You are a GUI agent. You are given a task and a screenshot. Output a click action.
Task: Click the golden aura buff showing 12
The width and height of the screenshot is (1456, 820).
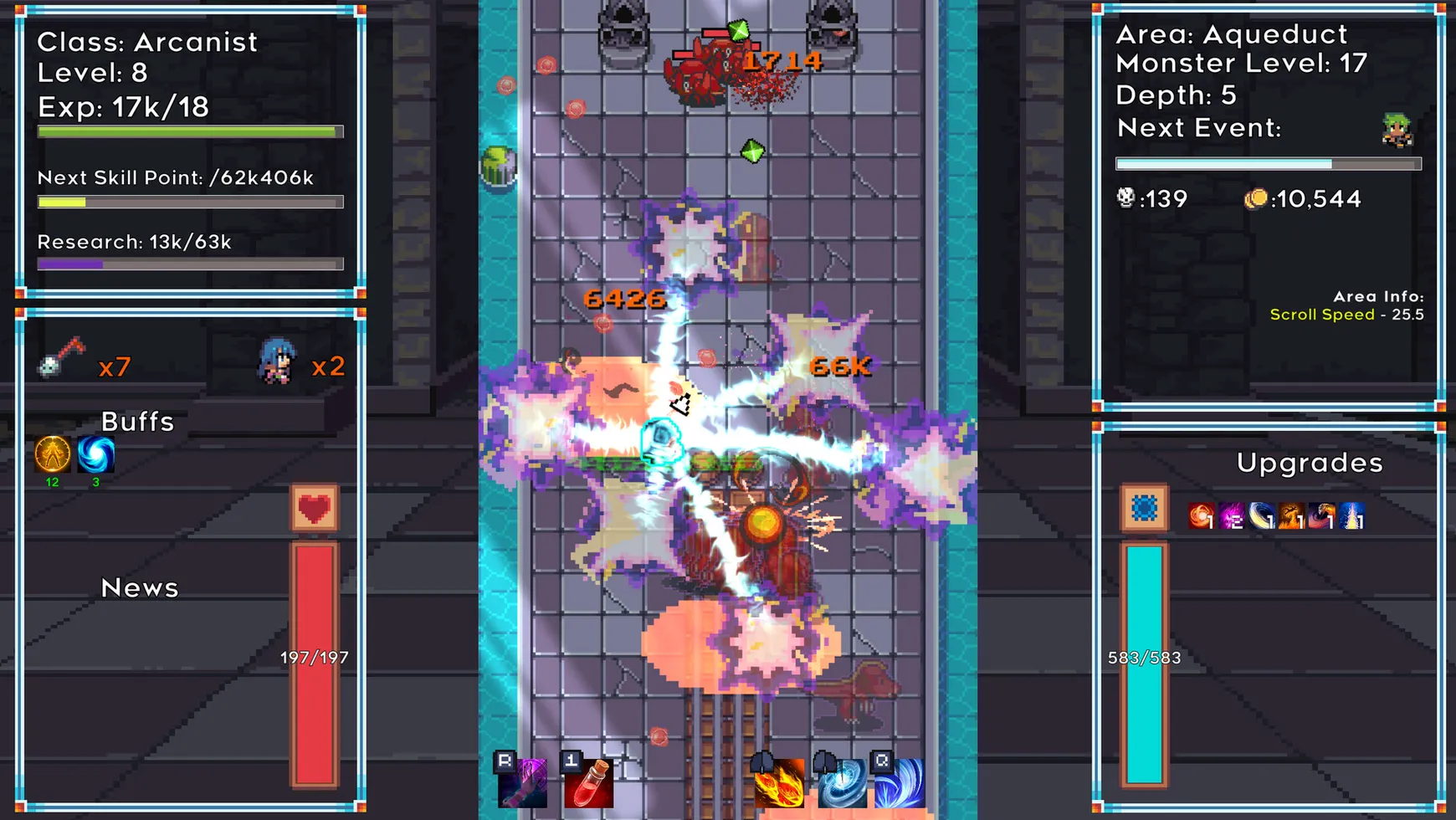(52, 456)
